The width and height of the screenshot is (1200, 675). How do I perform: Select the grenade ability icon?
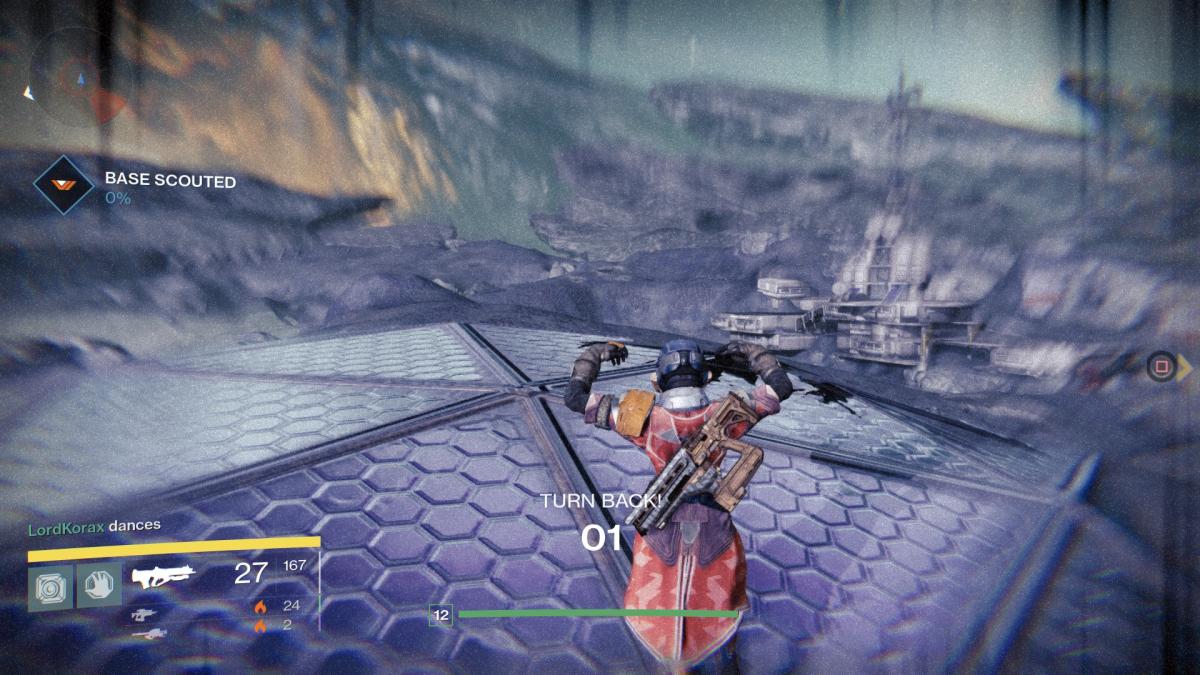pos(51,585)
